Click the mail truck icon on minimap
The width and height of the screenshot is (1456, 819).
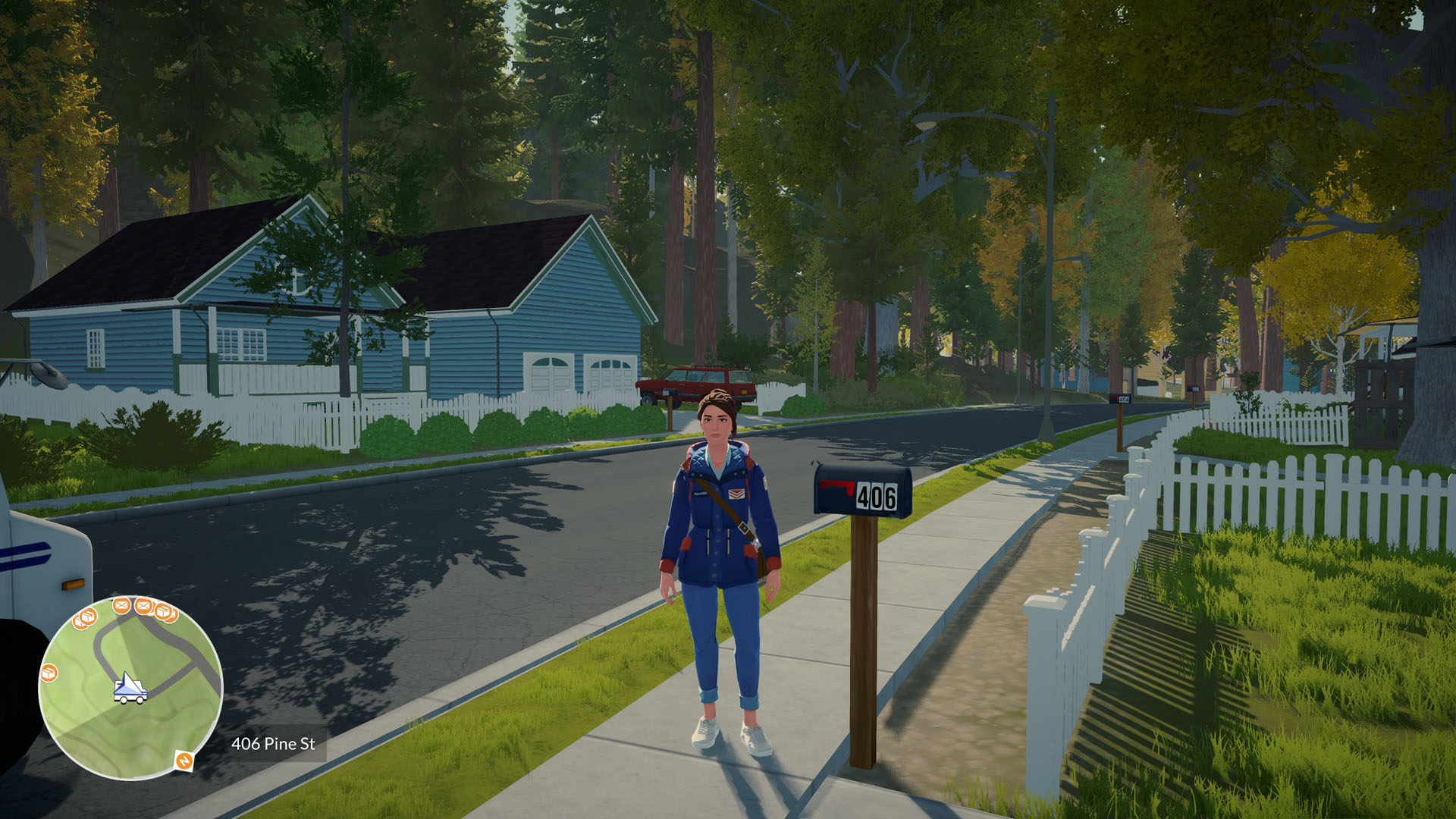pos(130,689)
